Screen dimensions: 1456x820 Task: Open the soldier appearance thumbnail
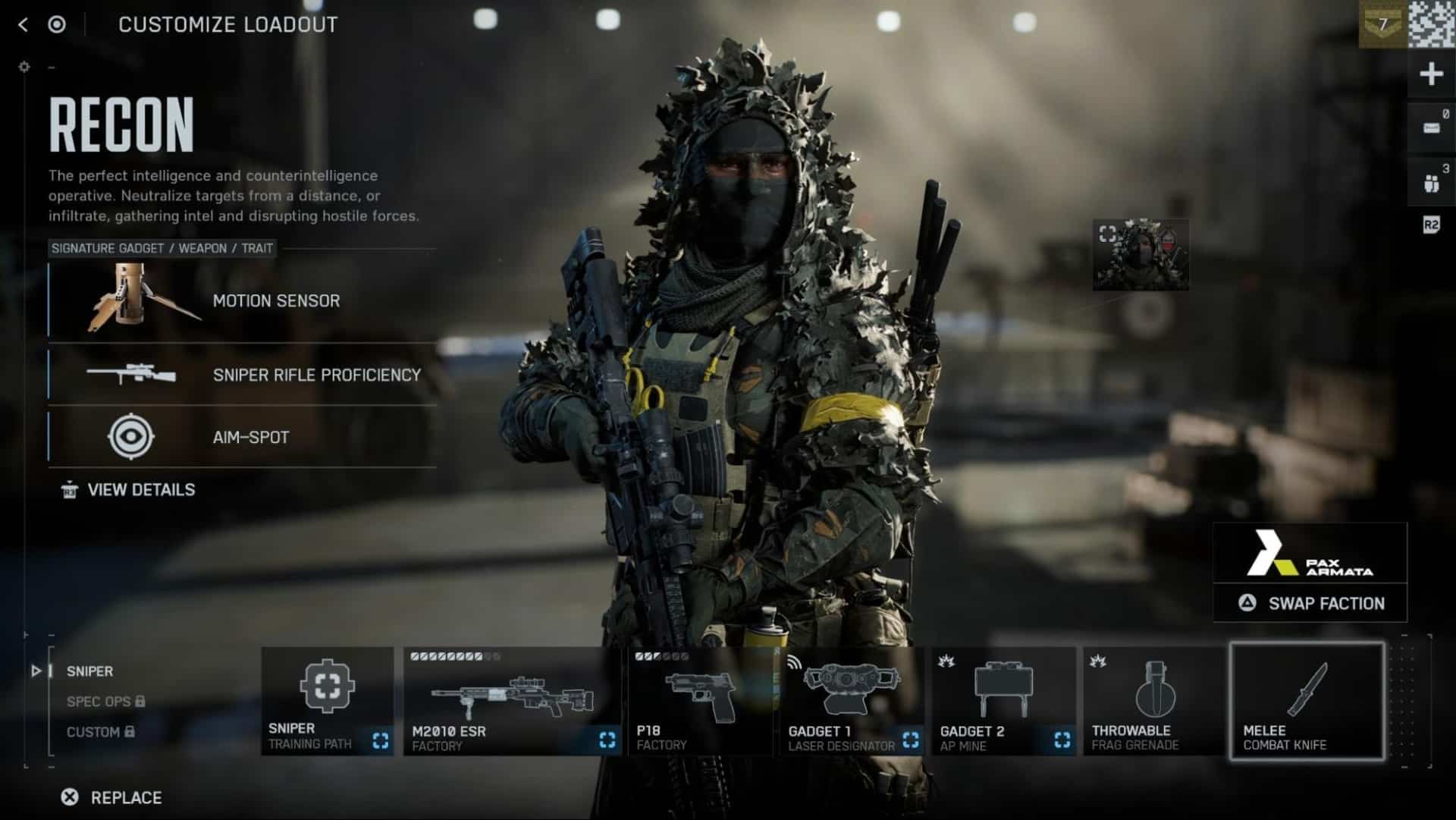(x=1141, y=255)
